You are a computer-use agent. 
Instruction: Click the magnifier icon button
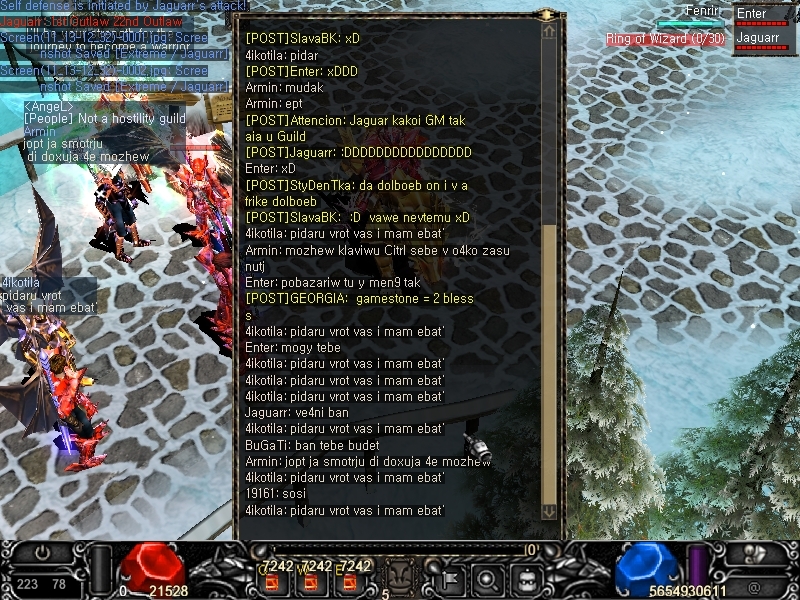pyautogui.click(x=488, y=579)
